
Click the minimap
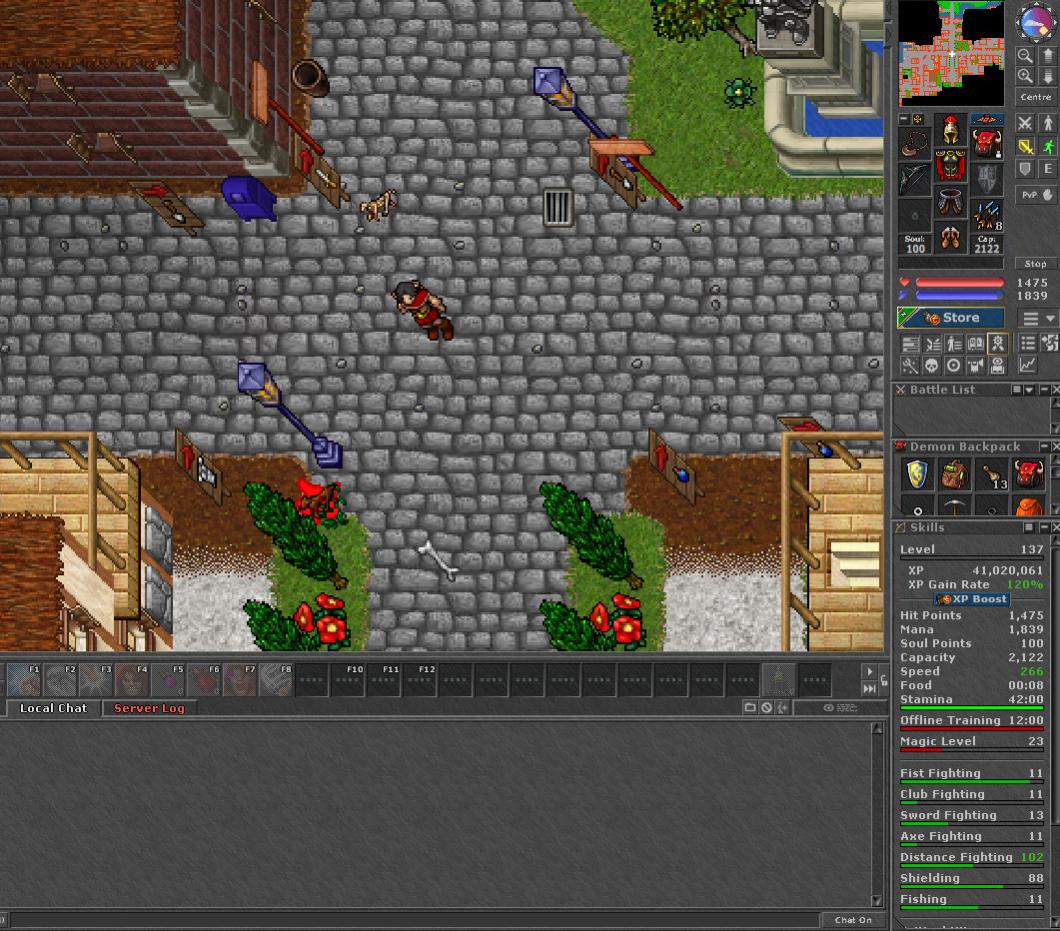click(x=950, y=53)
